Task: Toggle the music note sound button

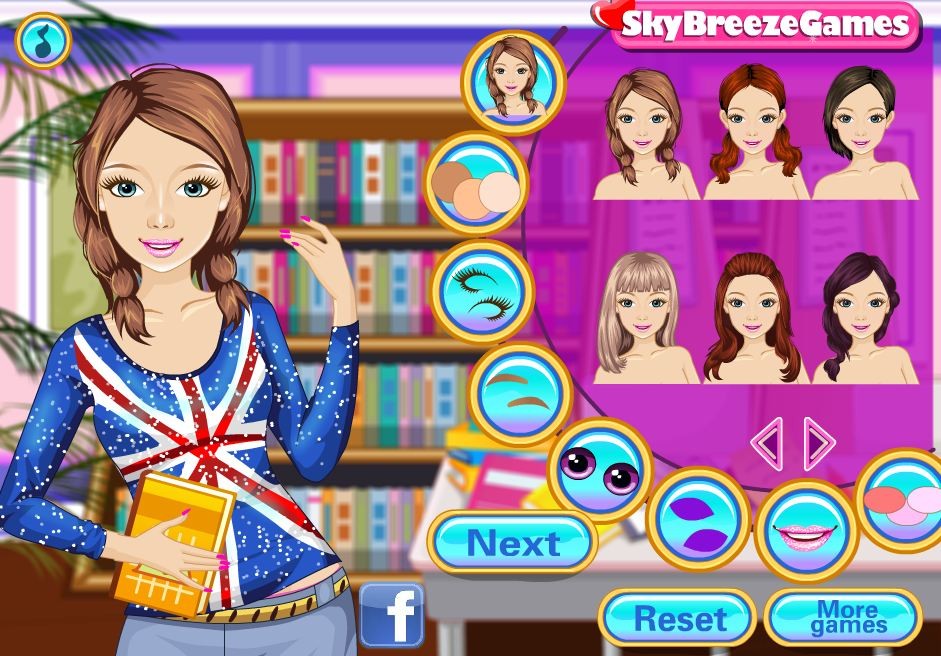Action: [x=43, y=40]
